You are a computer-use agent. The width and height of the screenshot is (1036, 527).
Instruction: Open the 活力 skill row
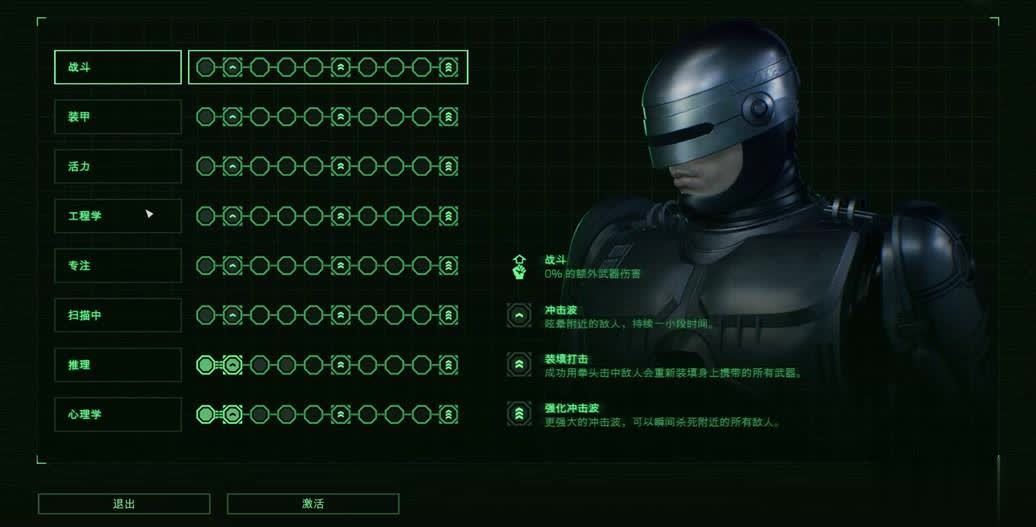click(x=118, y=166)
